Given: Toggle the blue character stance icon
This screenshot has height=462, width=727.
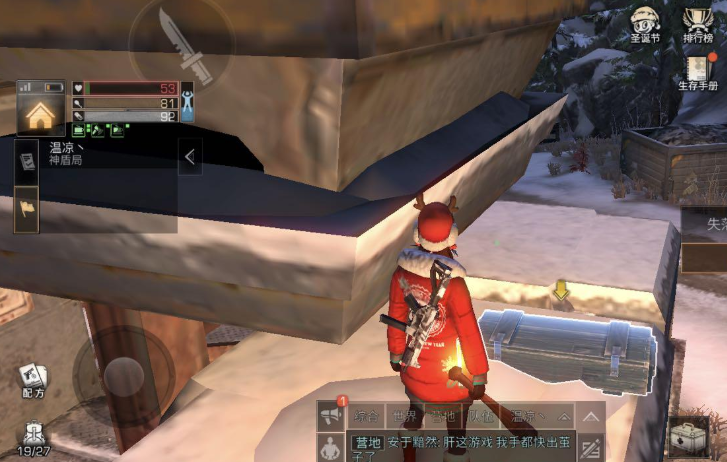Looking at the screenshot, I should click(x=186, y=100).
